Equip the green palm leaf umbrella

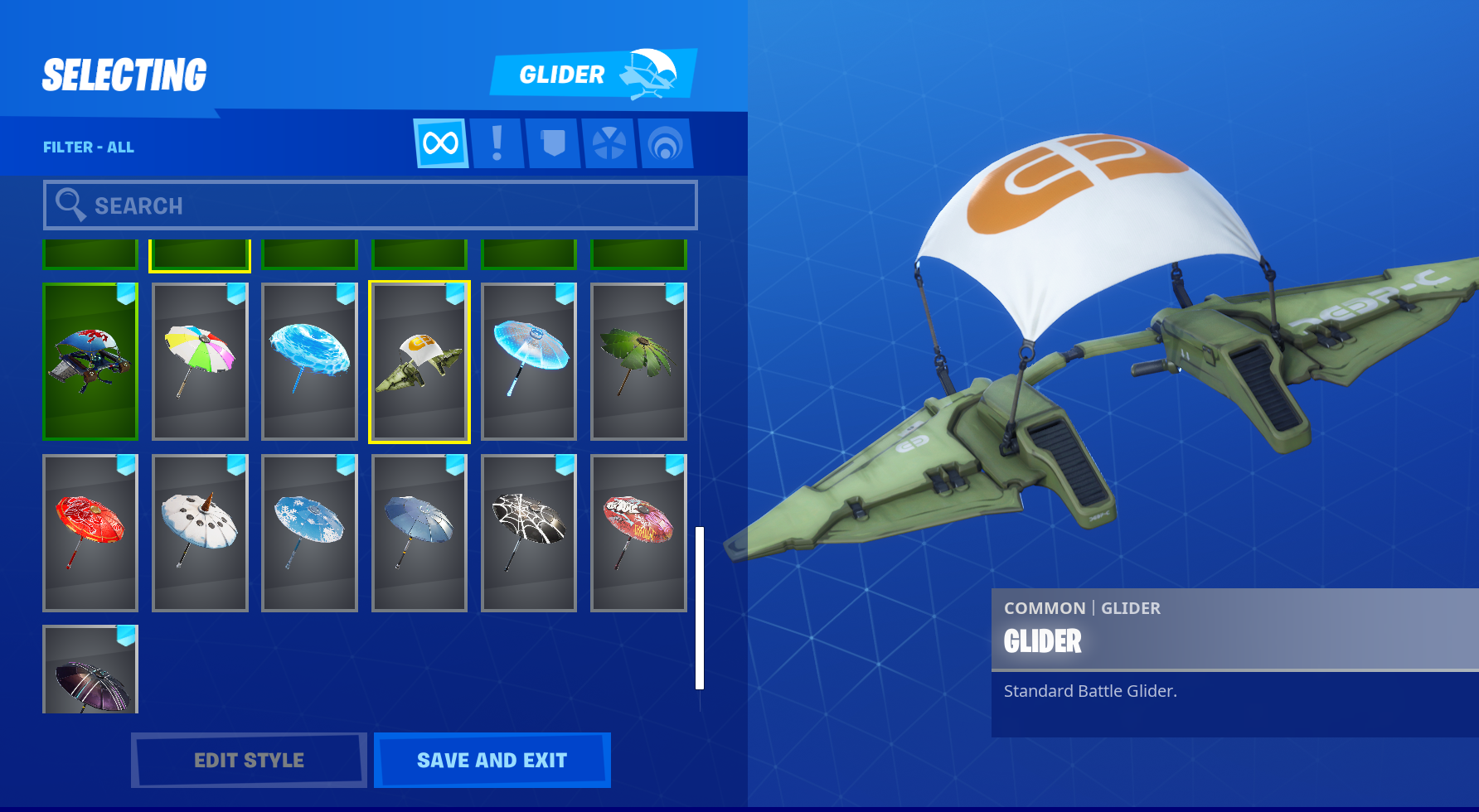point(638,361)
